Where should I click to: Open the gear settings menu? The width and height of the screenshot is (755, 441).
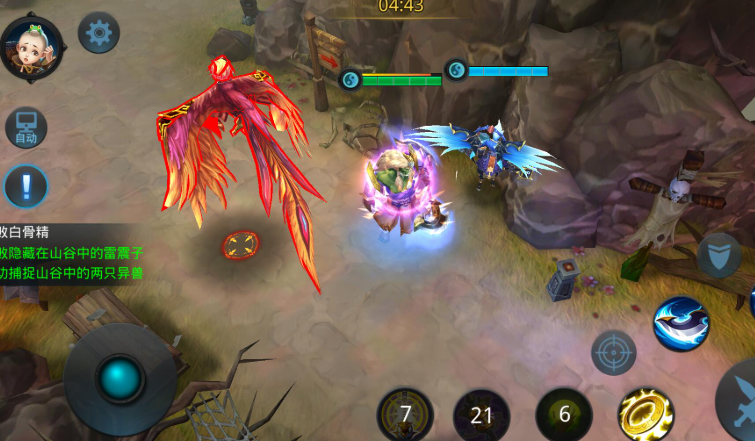click(x=98, y=33)
